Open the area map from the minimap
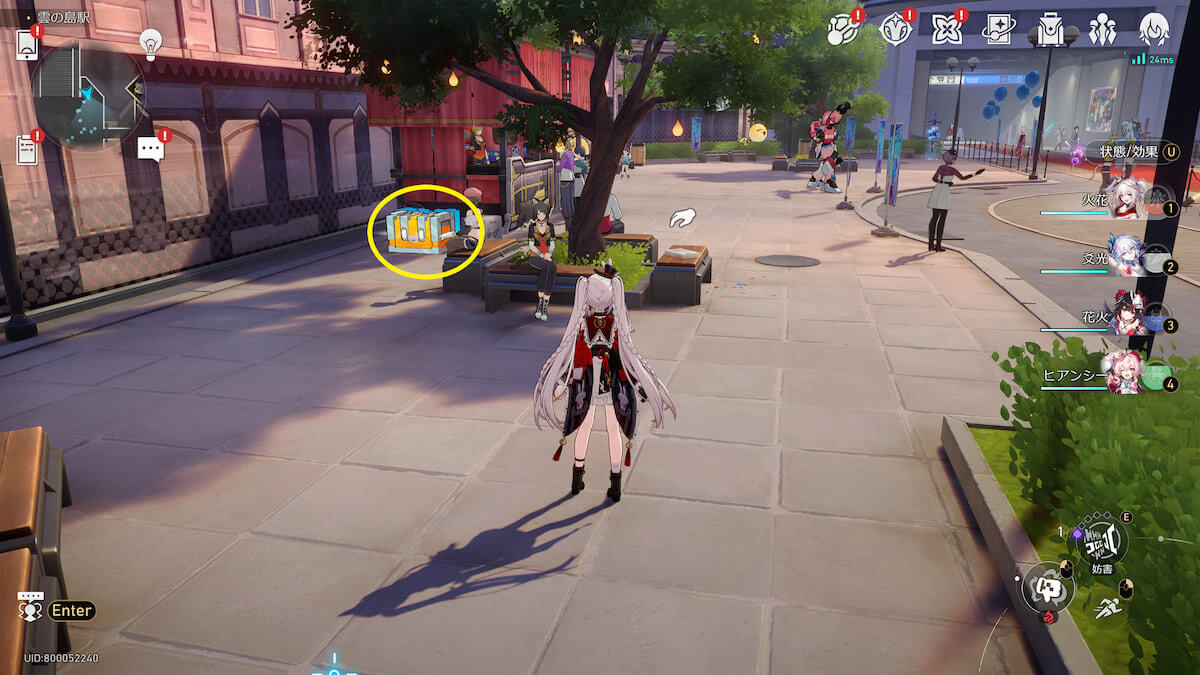This screenshot has height=675, width=1200. coord(88,95)
